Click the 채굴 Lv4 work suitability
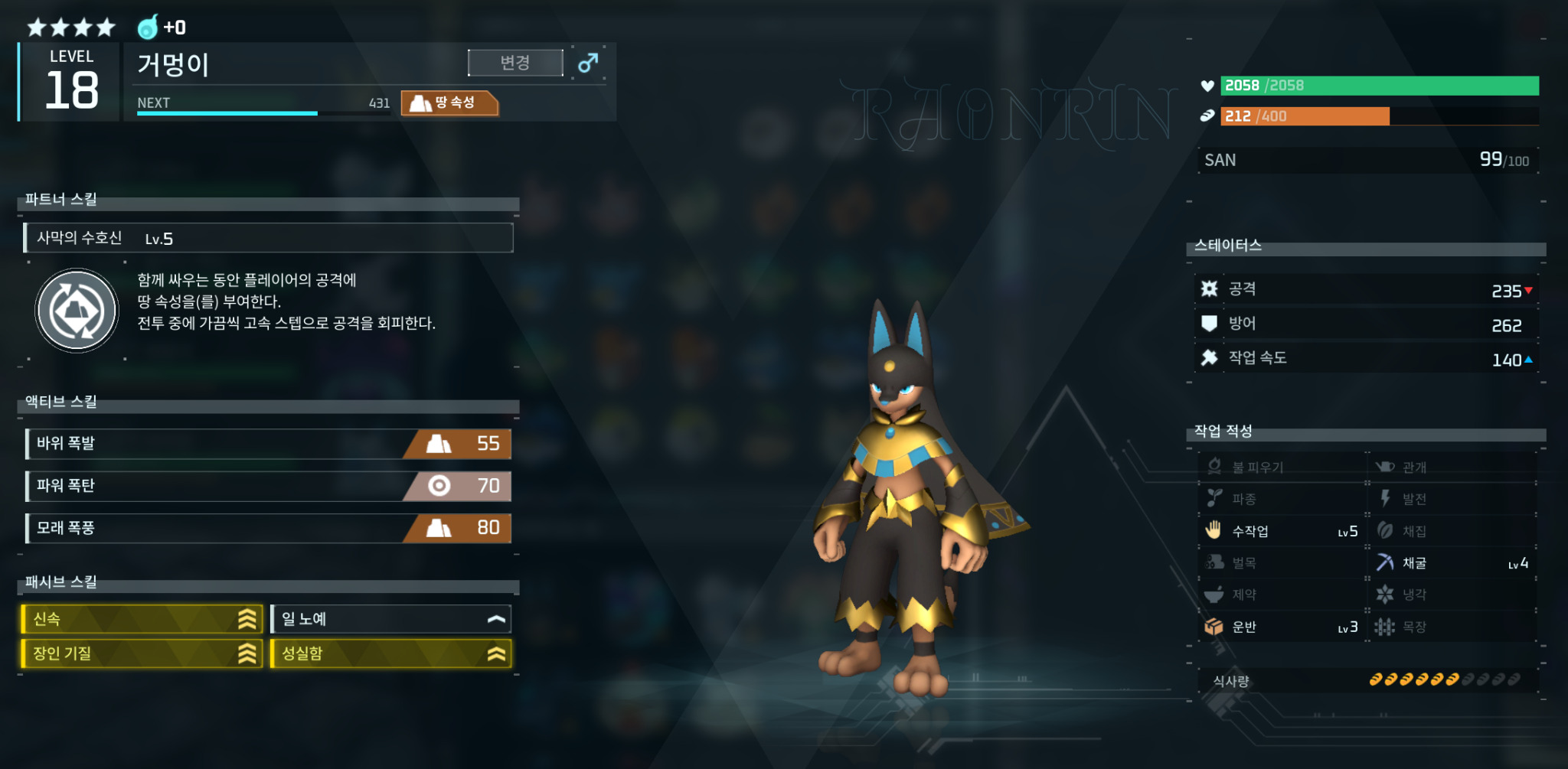 point(1452,563)
